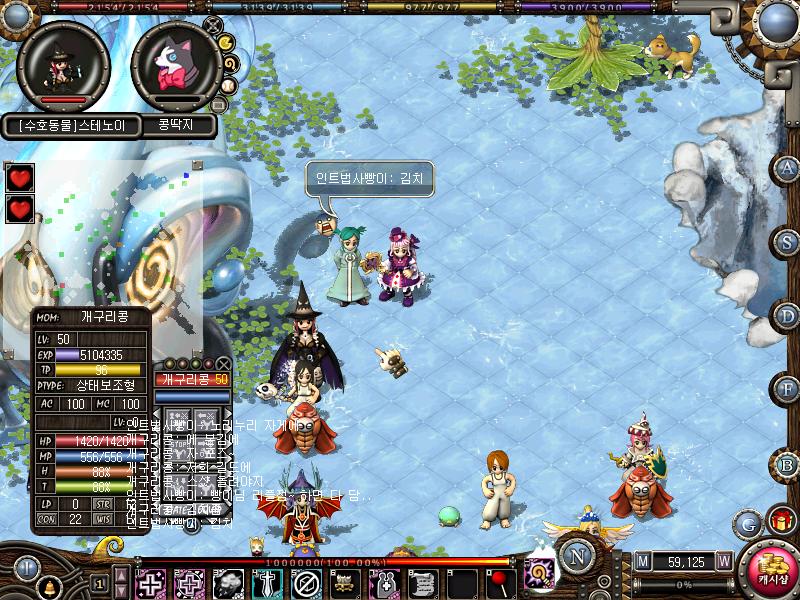The width and height of the screenshot is (800, 600).
Task: Click the bell icon in the bottom-left corner
Action: click(x=49, y=584)
